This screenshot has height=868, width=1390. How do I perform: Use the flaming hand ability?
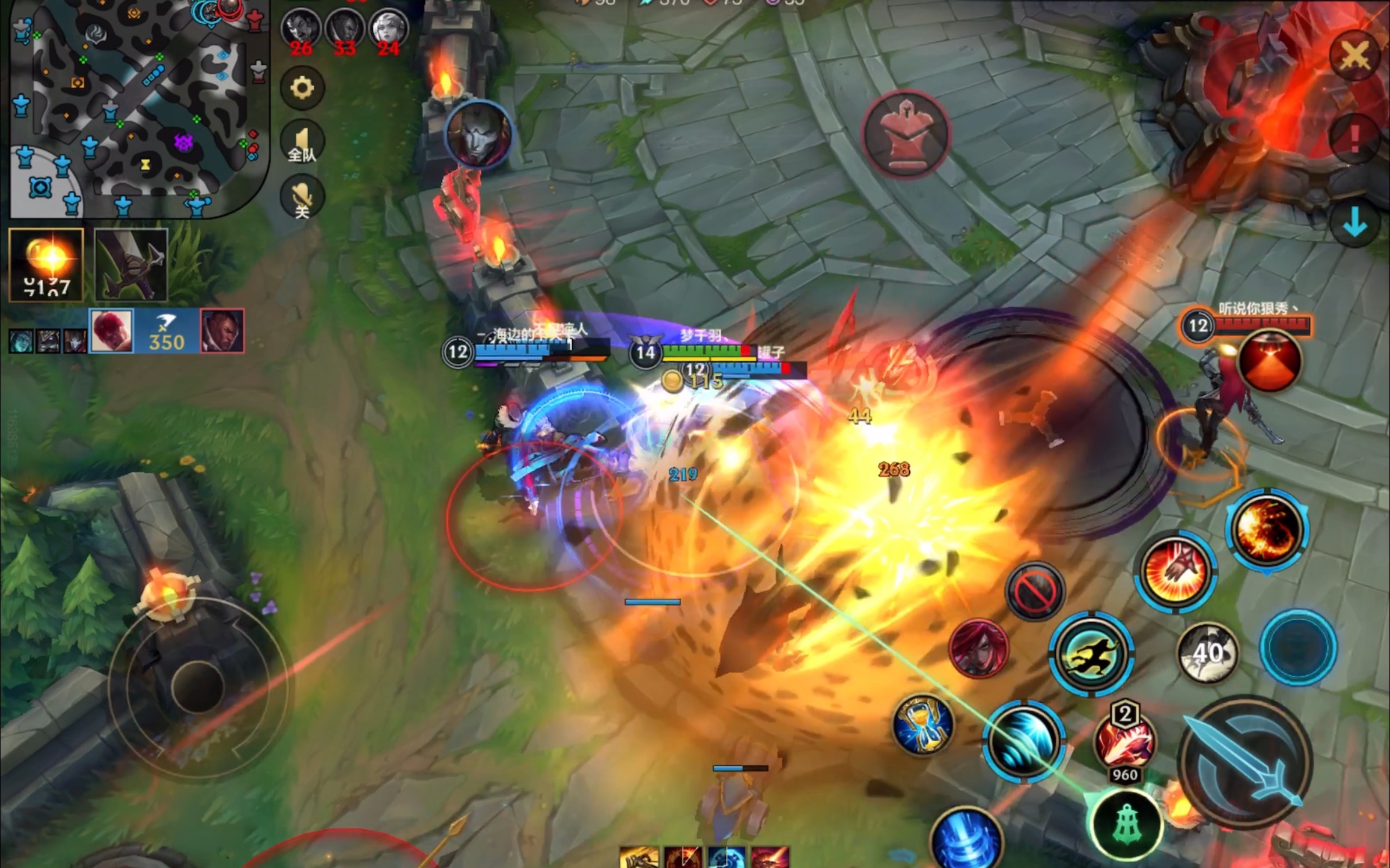(1175, 571)
